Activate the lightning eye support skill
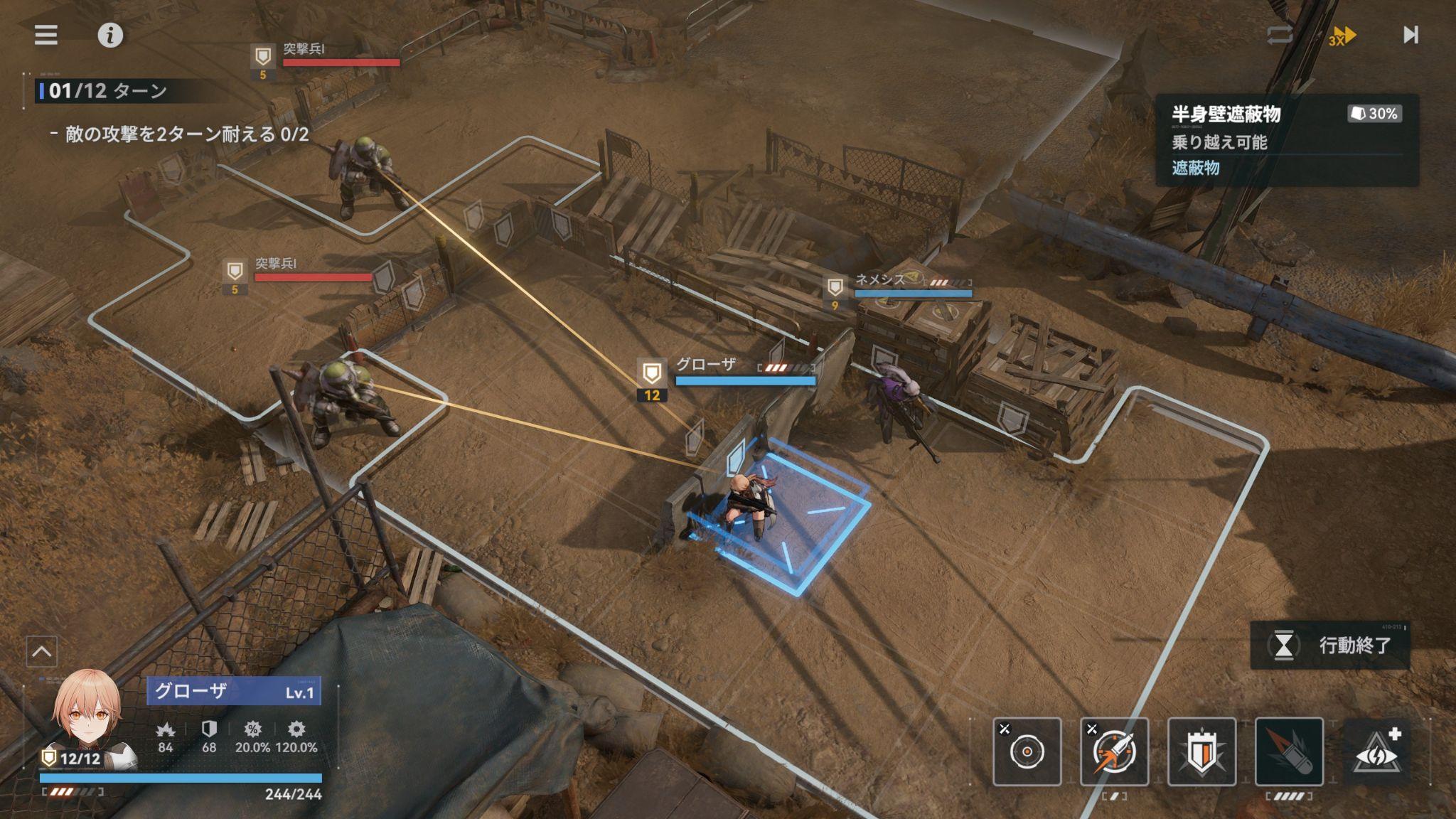 click(x=1377, y=751)
